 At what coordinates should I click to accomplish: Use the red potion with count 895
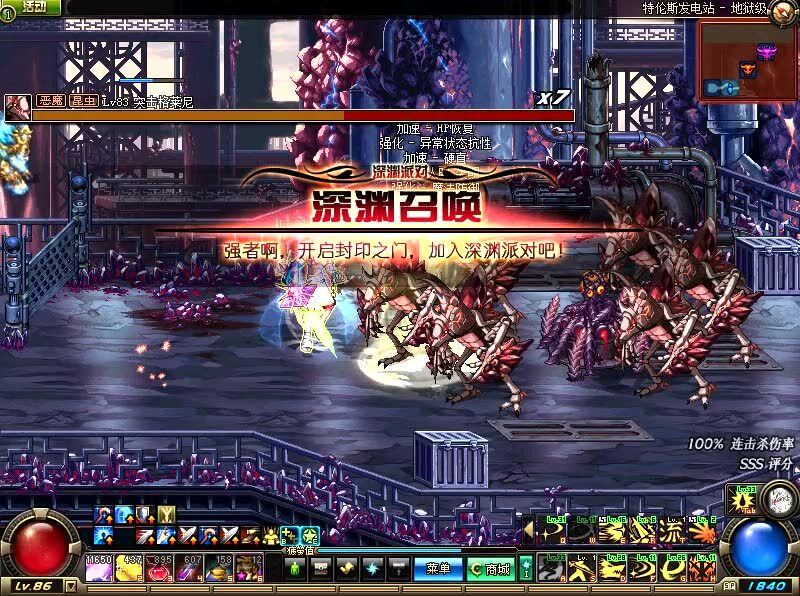[x=160, y=568]
